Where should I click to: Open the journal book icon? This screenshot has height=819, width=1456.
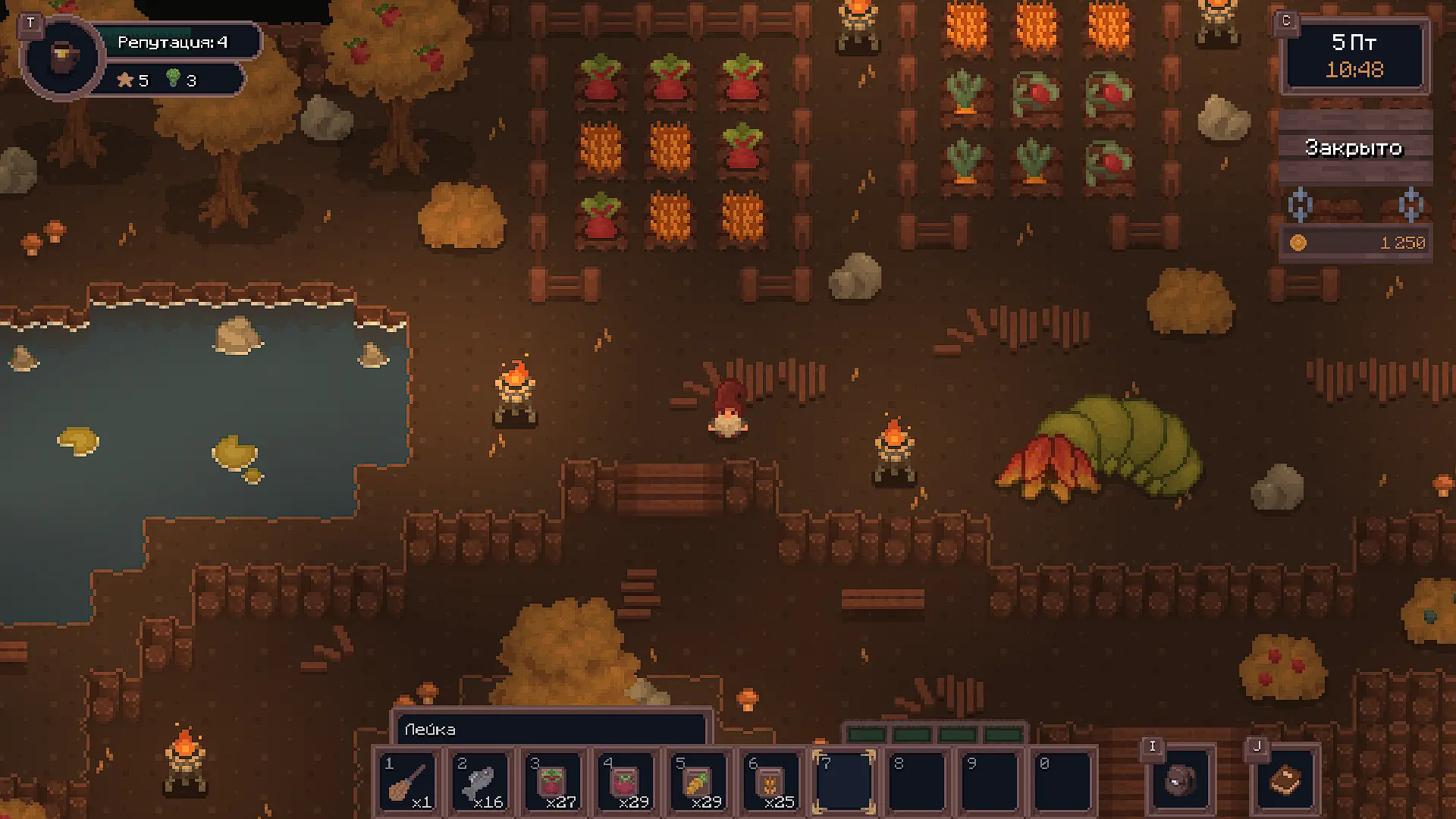coord(1285,780)
